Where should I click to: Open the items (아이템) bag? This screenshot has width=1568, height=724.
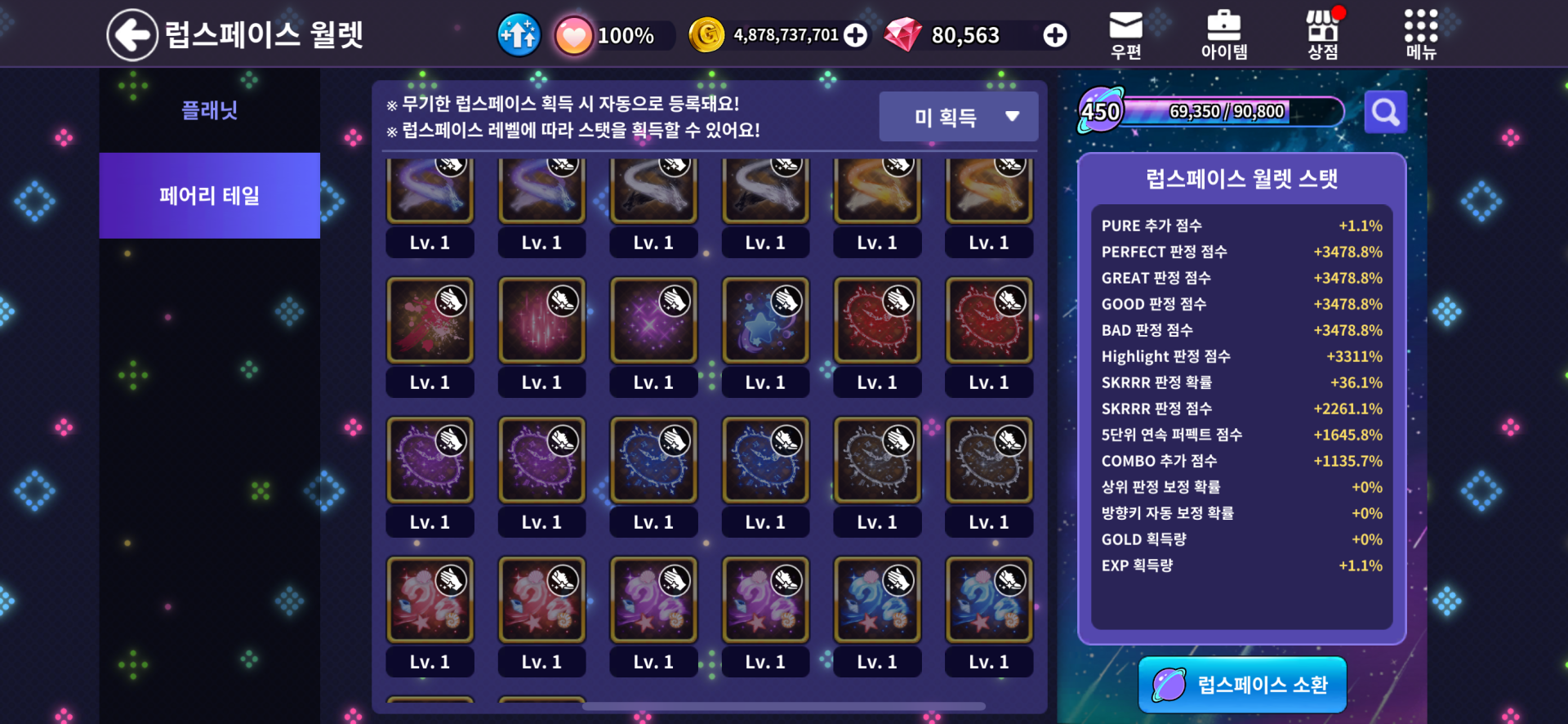[1223, 35]
